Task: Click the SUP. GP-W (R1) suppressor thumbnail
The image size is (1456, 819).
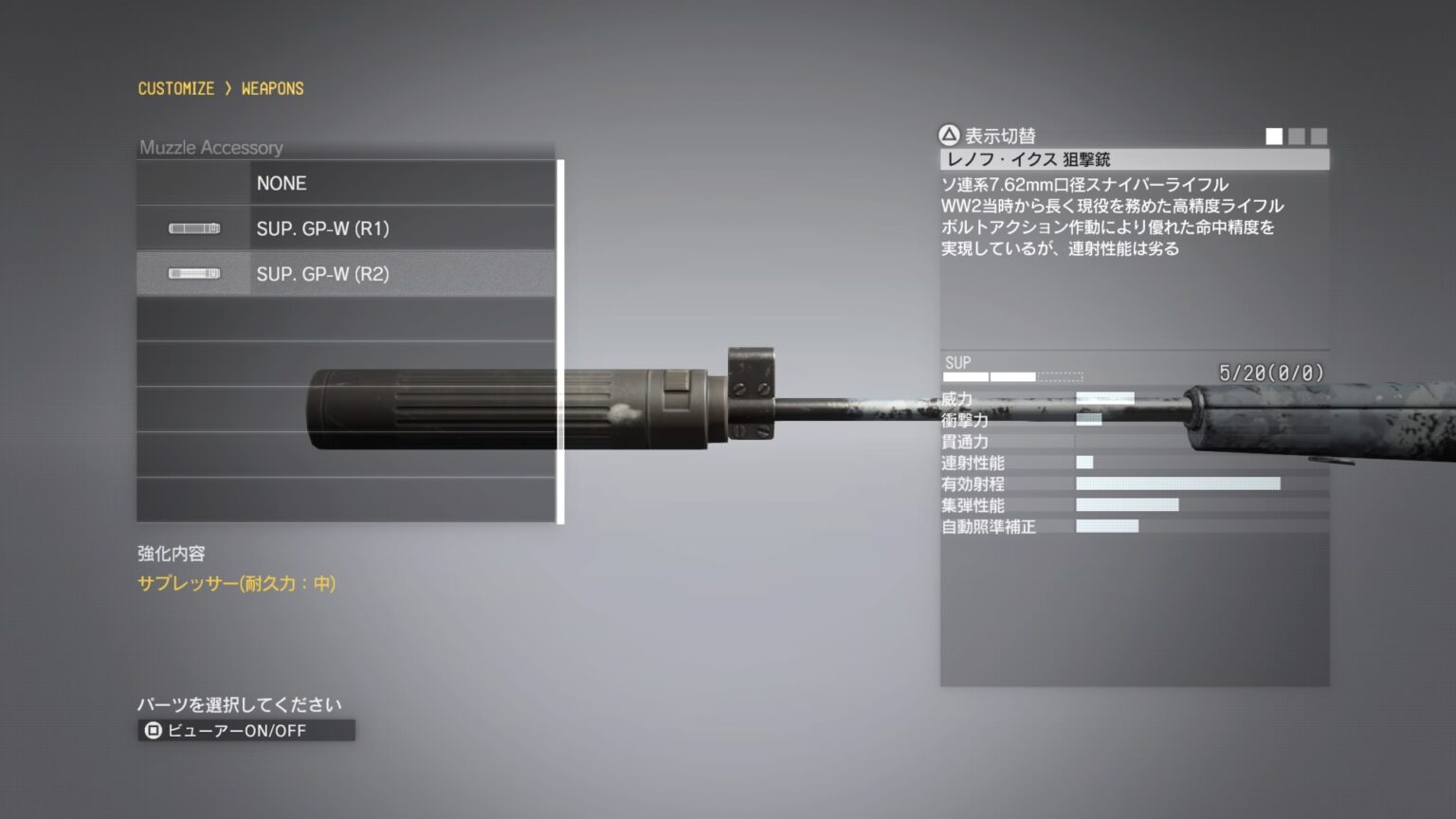Action: [194, 228]
